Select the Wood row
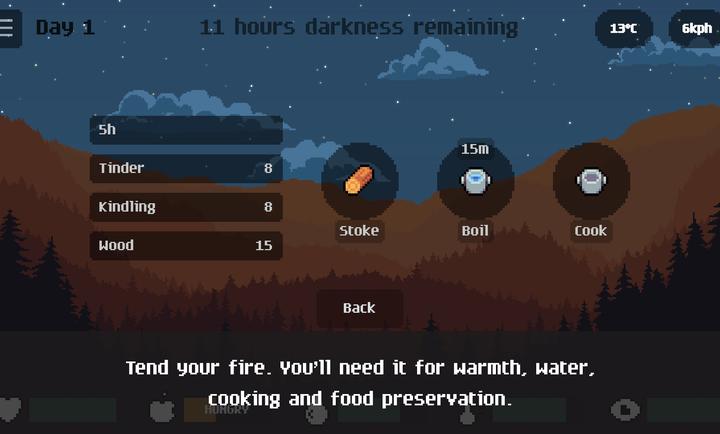Viewport: 720px width, 434px height. (185, 245)
